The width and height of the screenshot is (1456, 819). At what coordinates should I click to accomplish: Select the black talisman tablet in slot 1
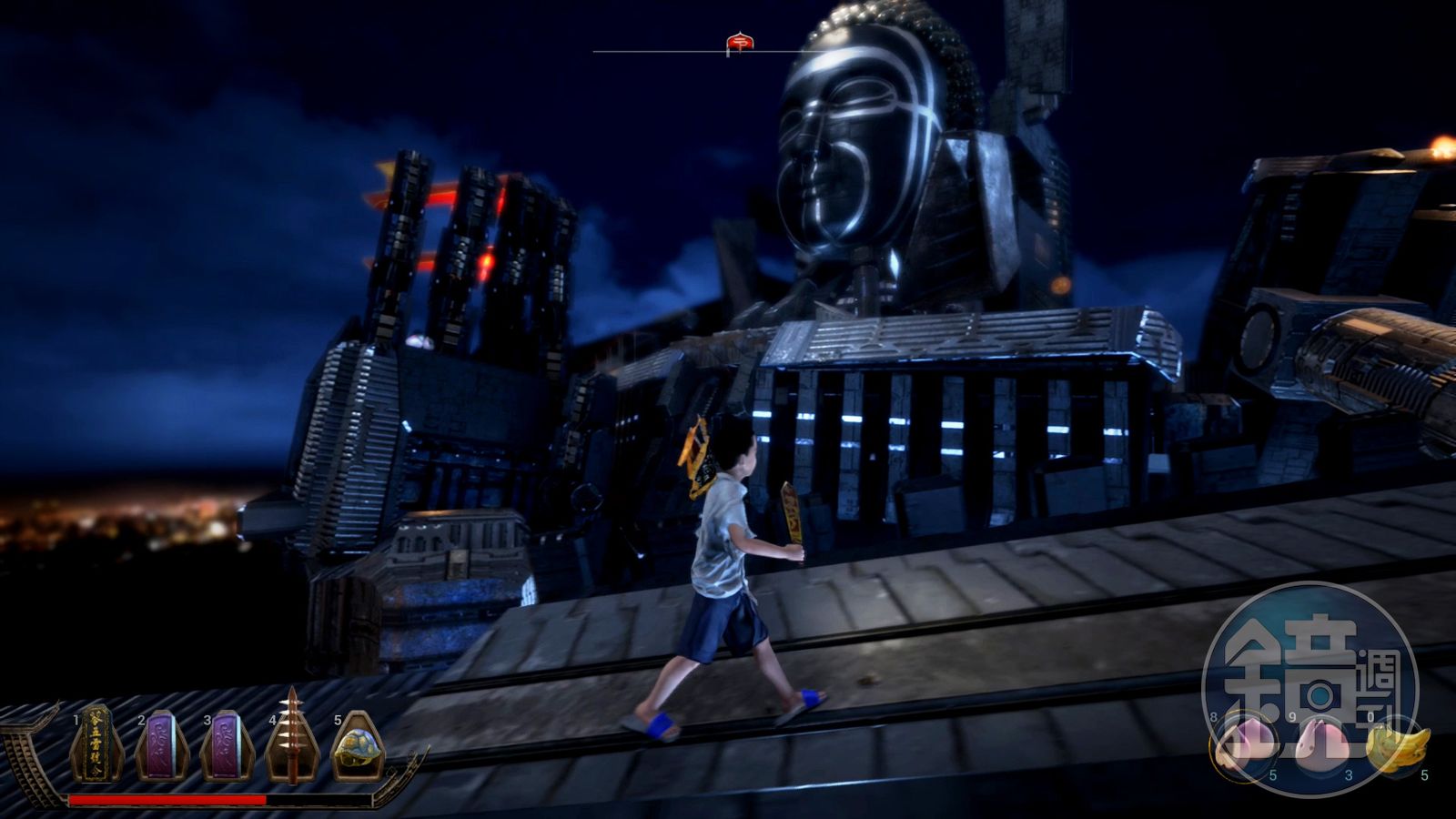97,745
